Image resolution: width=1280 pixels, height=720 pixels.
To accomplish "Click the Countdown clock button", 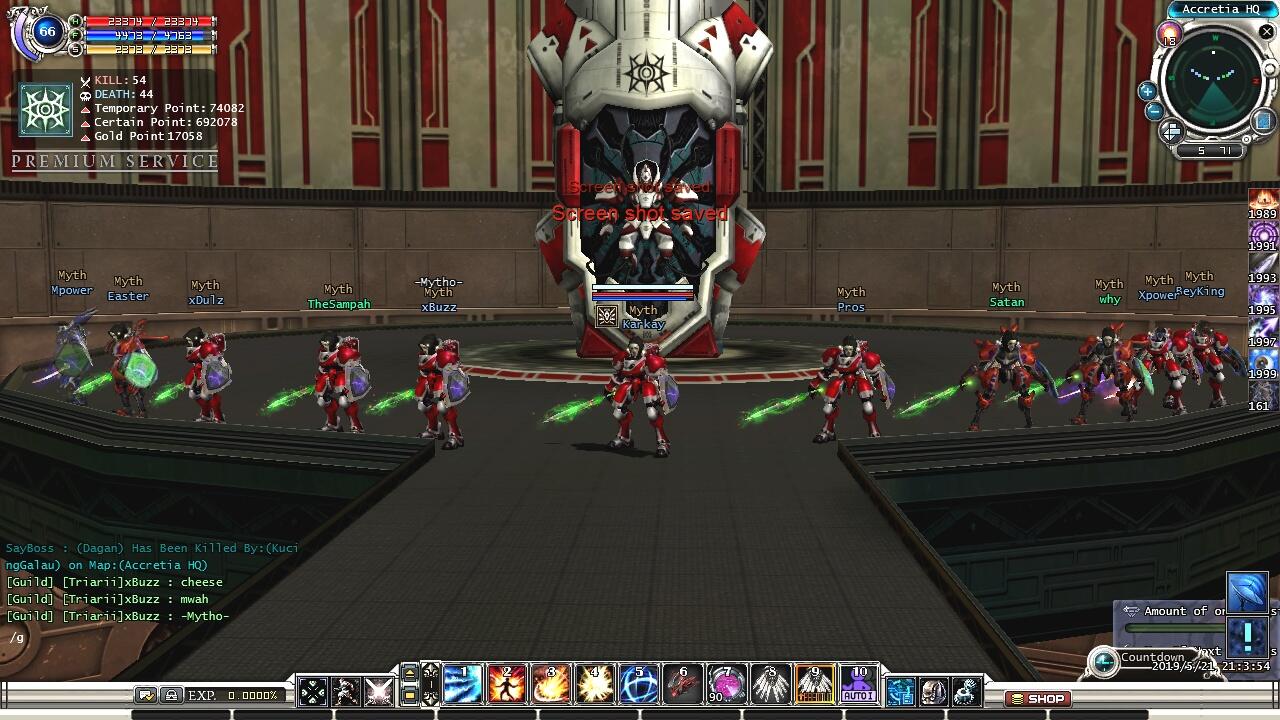I will click(1104, 661).
